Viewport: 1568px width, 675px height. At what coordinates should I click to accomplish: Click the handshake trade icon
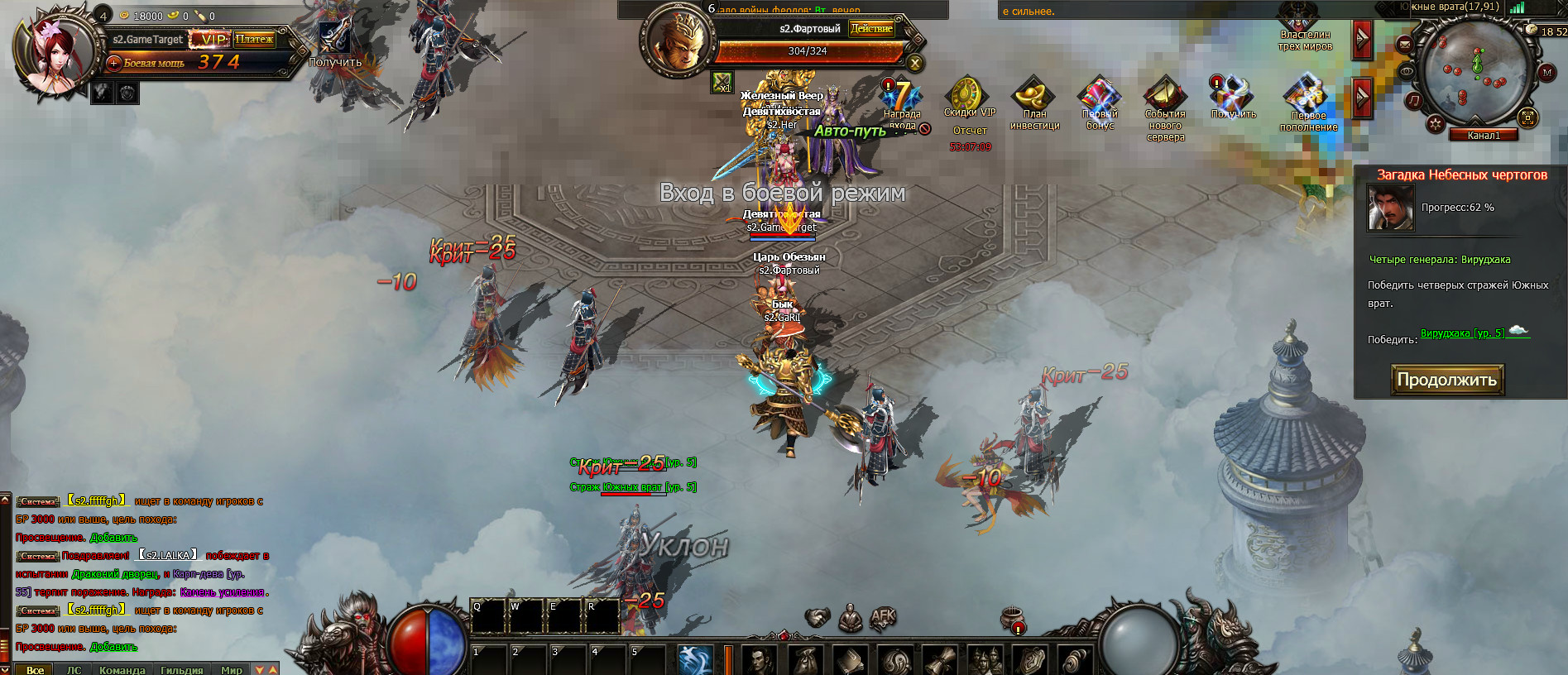(818, 617)
